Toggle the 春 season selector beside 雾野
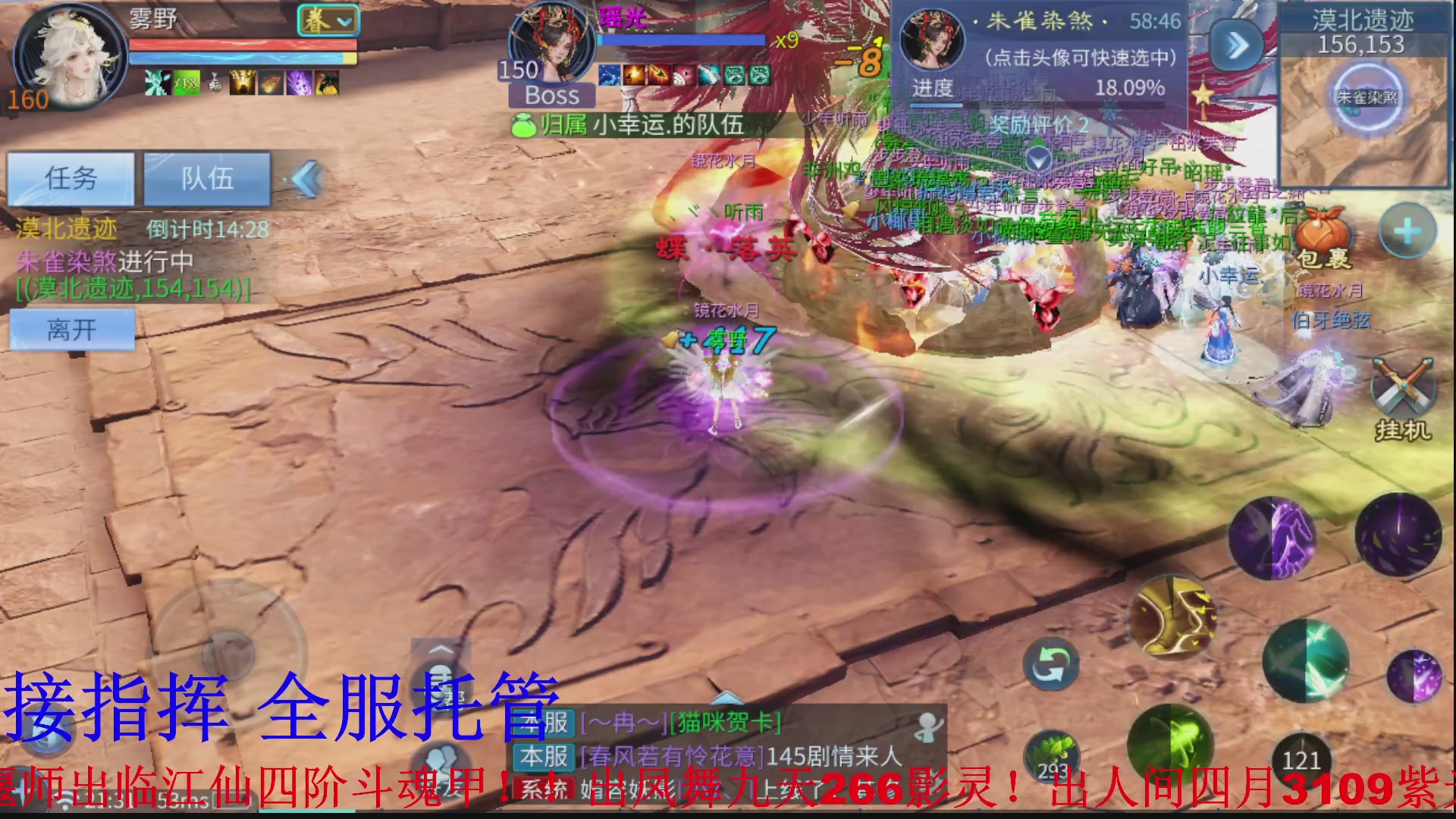The image size is (1456, 819). point(328,20)
